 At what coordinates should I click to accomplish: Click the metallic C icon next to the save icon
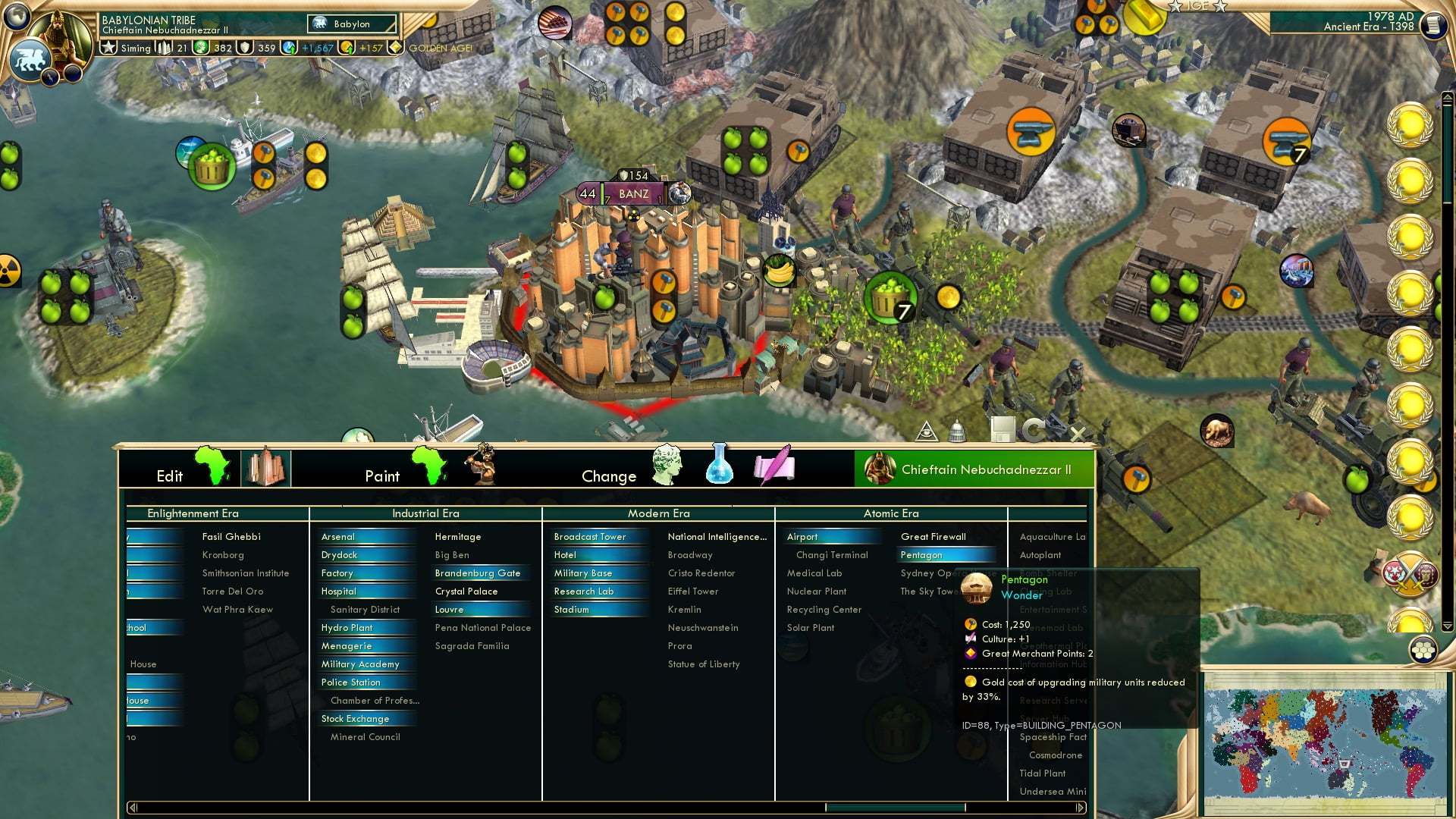point(1033,430)
